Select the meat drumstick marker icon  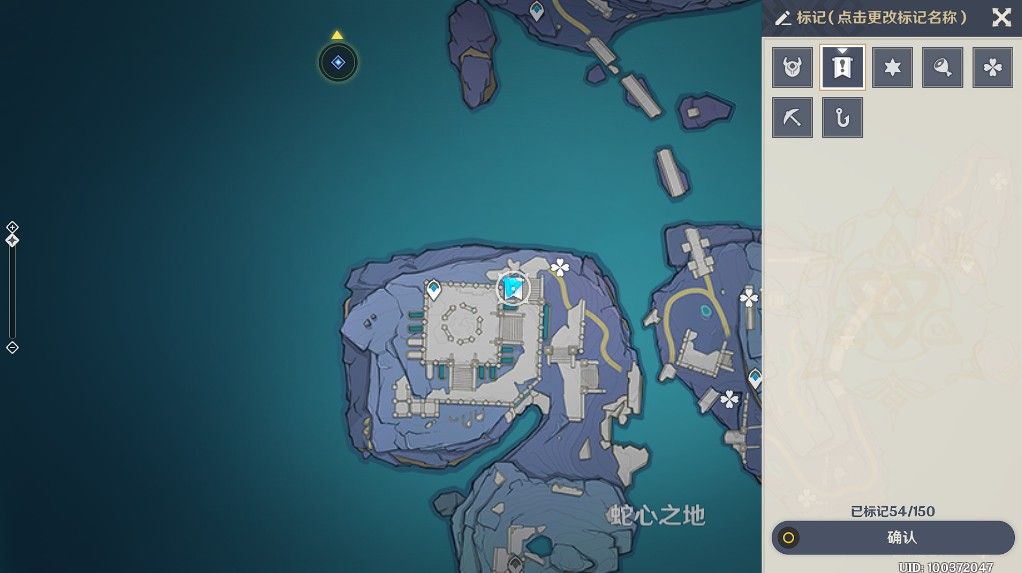coord(942,68)
